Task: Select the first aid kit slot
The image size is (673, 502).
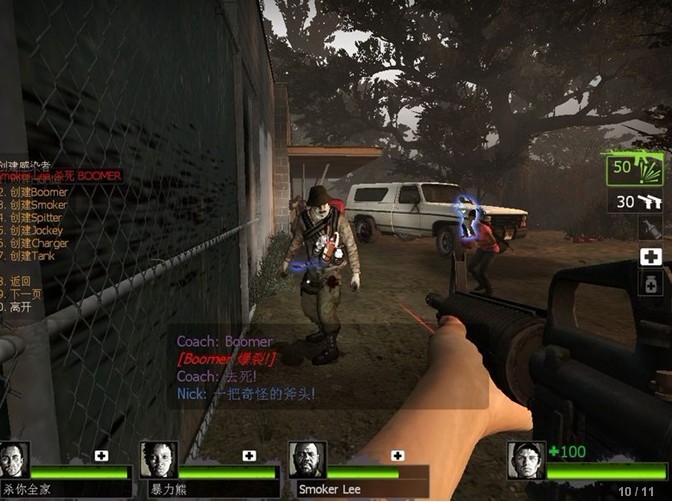Action: pyautogui.click(x=651, y=257)
